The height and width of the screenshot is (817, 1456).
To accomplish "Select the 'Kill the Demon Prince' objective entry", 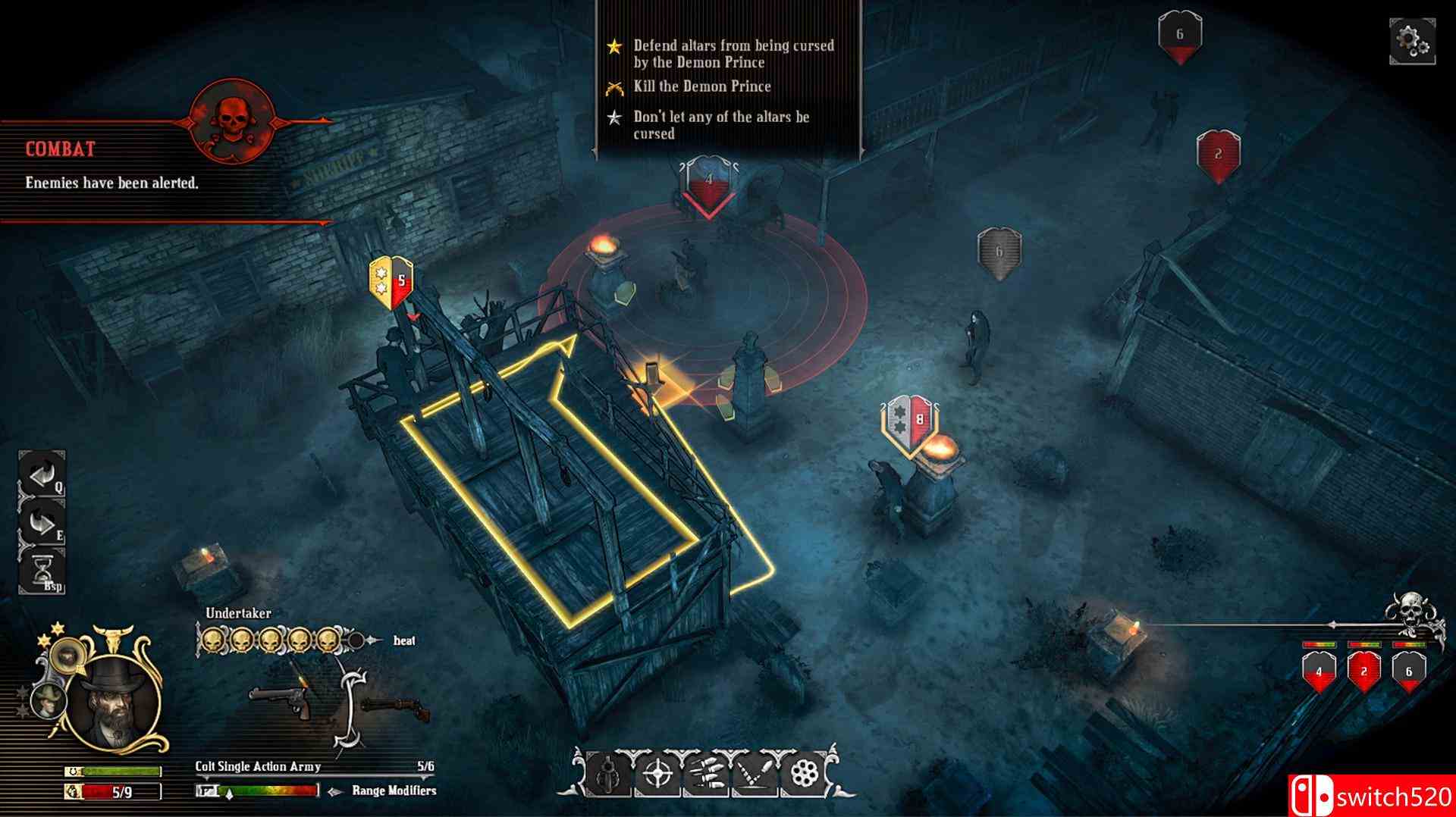I will [702, 86].
